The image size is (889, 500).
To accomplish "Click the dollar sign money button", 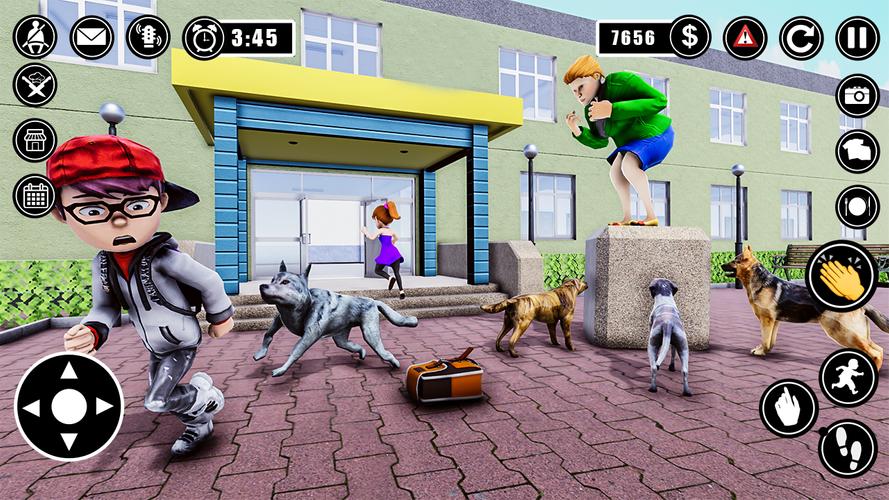I will (689, 38).
